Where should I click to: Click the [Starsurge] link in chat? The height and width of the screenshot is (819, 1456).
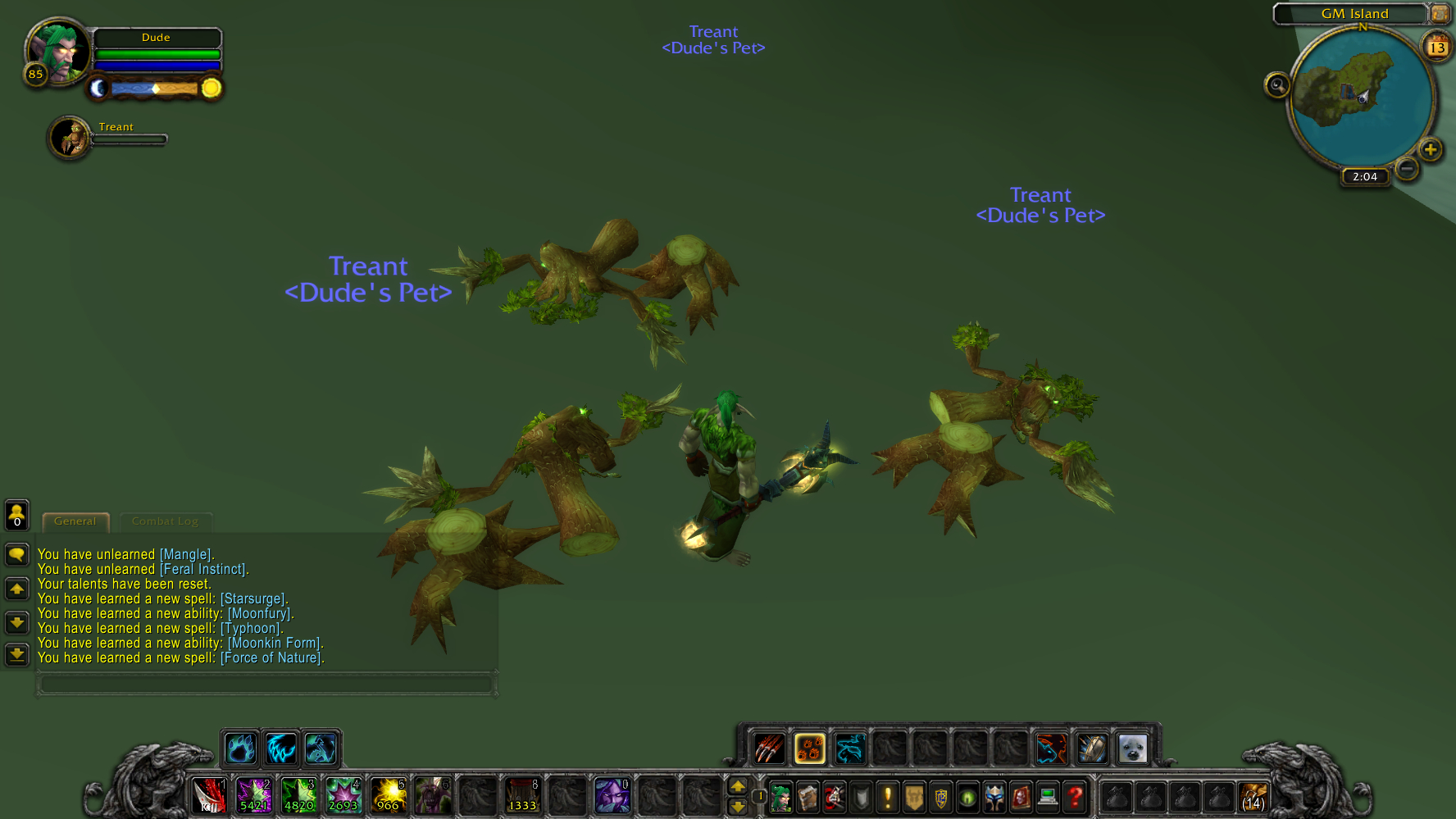point(254,598)
